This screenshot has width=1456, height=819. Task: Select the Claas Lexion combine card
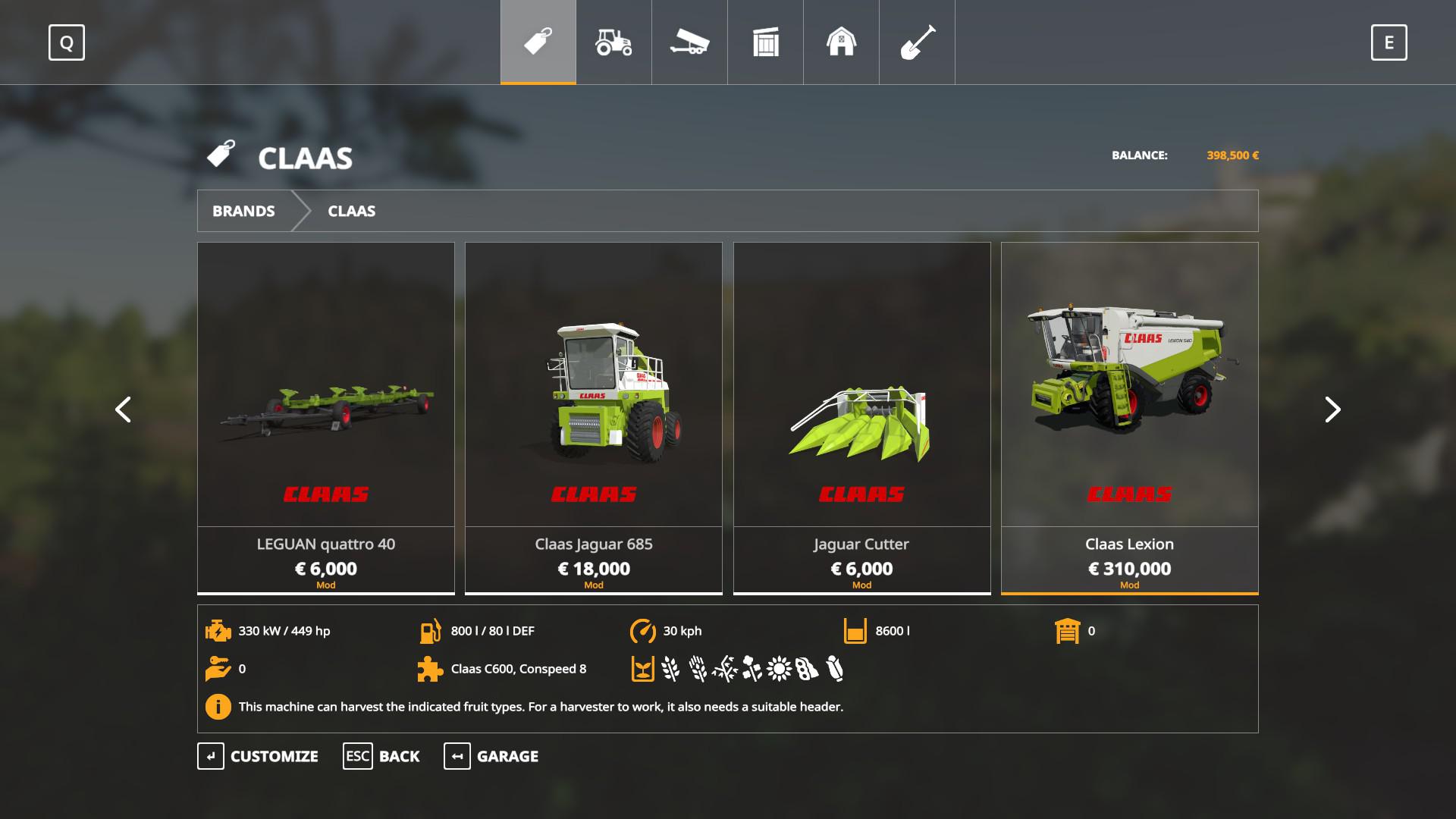tap(1129, 417)
